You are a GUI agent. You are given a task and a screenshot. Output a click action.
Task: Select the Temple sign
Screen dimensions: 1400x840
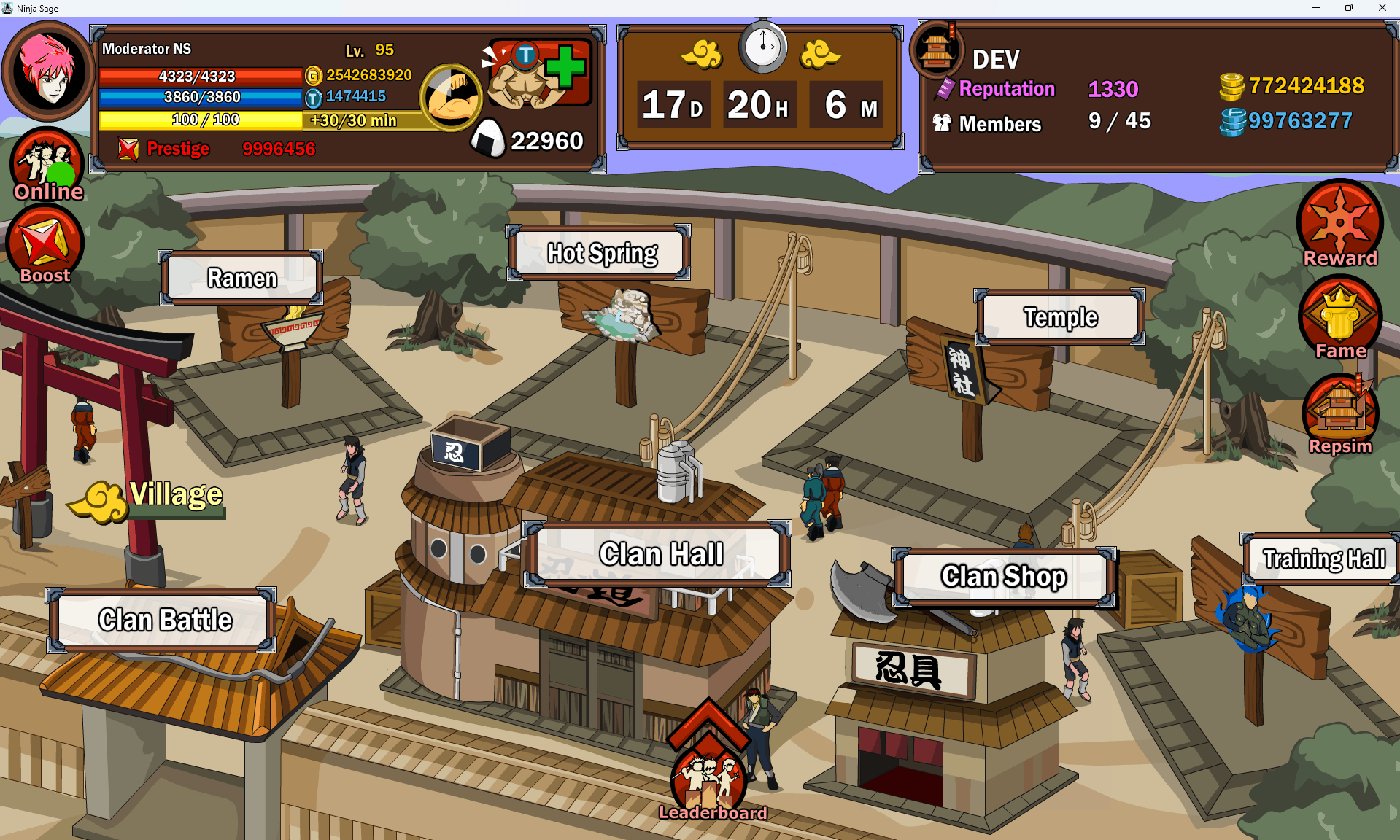tap(1060, 317)
